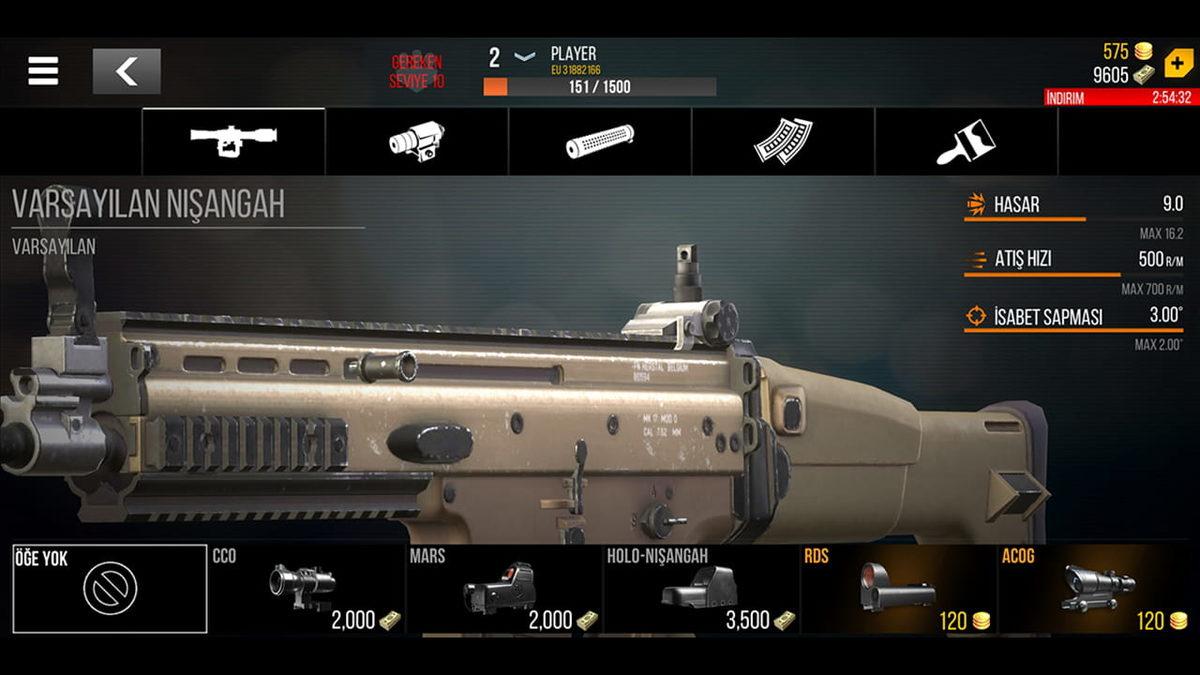Select the RDS red dot sight

(x=898, y=589)
